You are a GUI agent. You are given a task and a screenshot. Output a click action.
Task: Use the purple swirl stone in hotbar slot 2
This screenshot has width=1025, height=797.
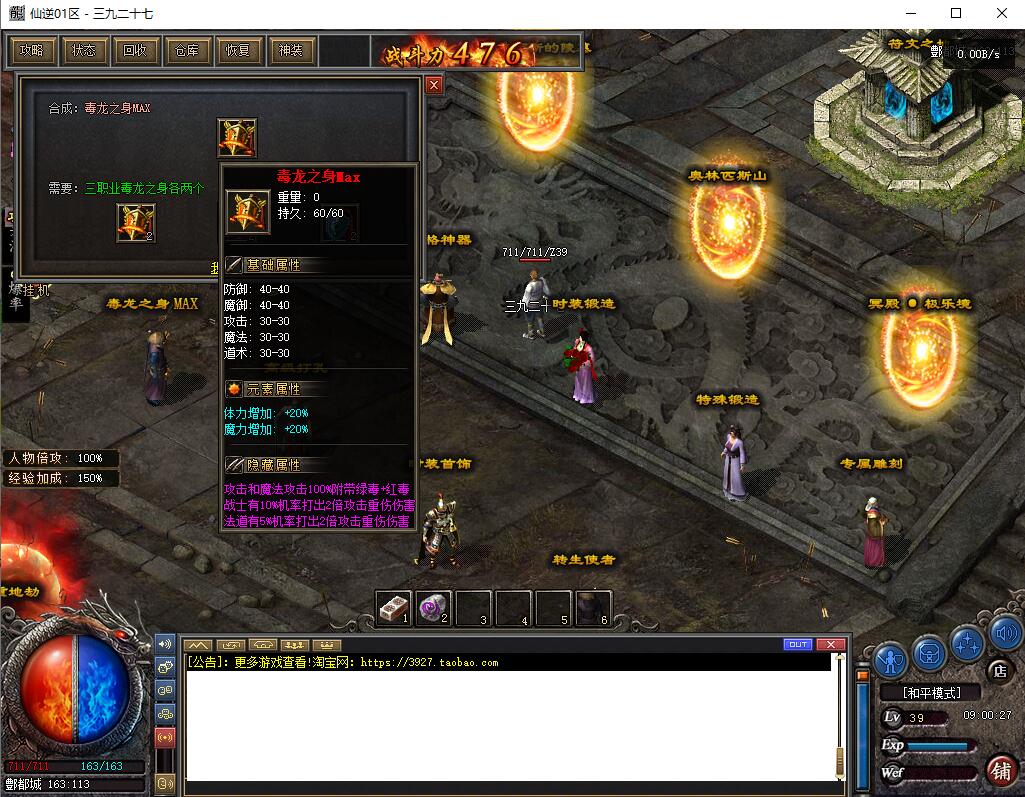tap(433, 607)
